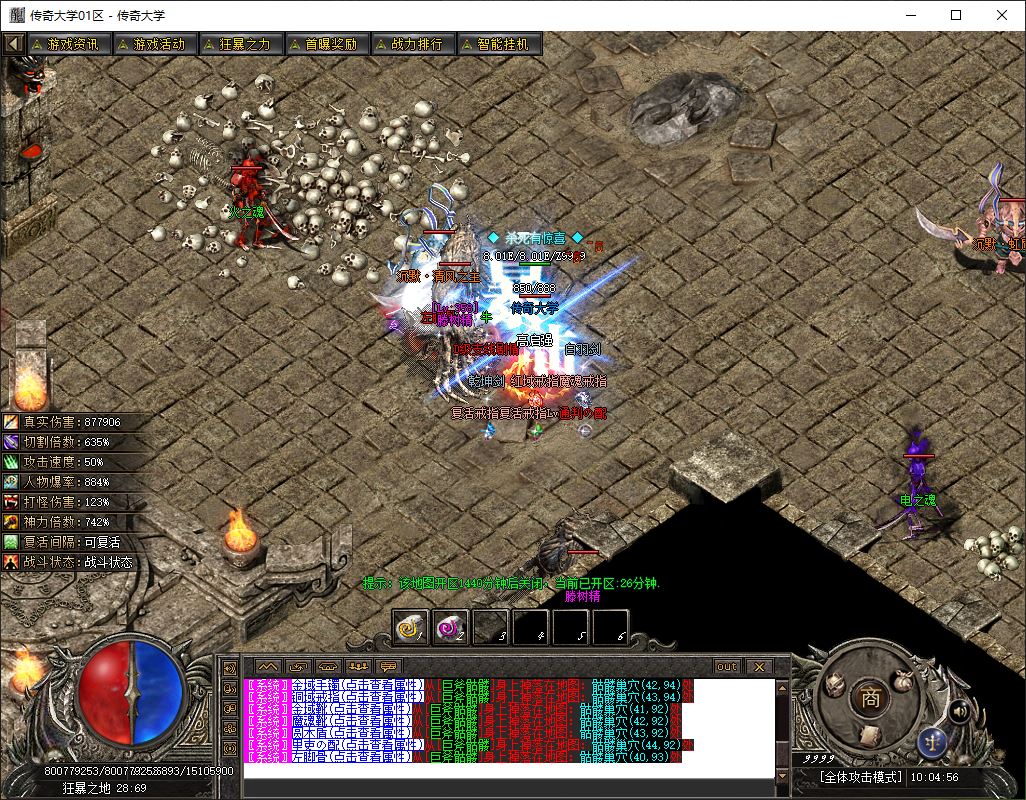Use the yellow scroll in hotbar slot 1
The image size is (1026, 800).
[411, 627]
